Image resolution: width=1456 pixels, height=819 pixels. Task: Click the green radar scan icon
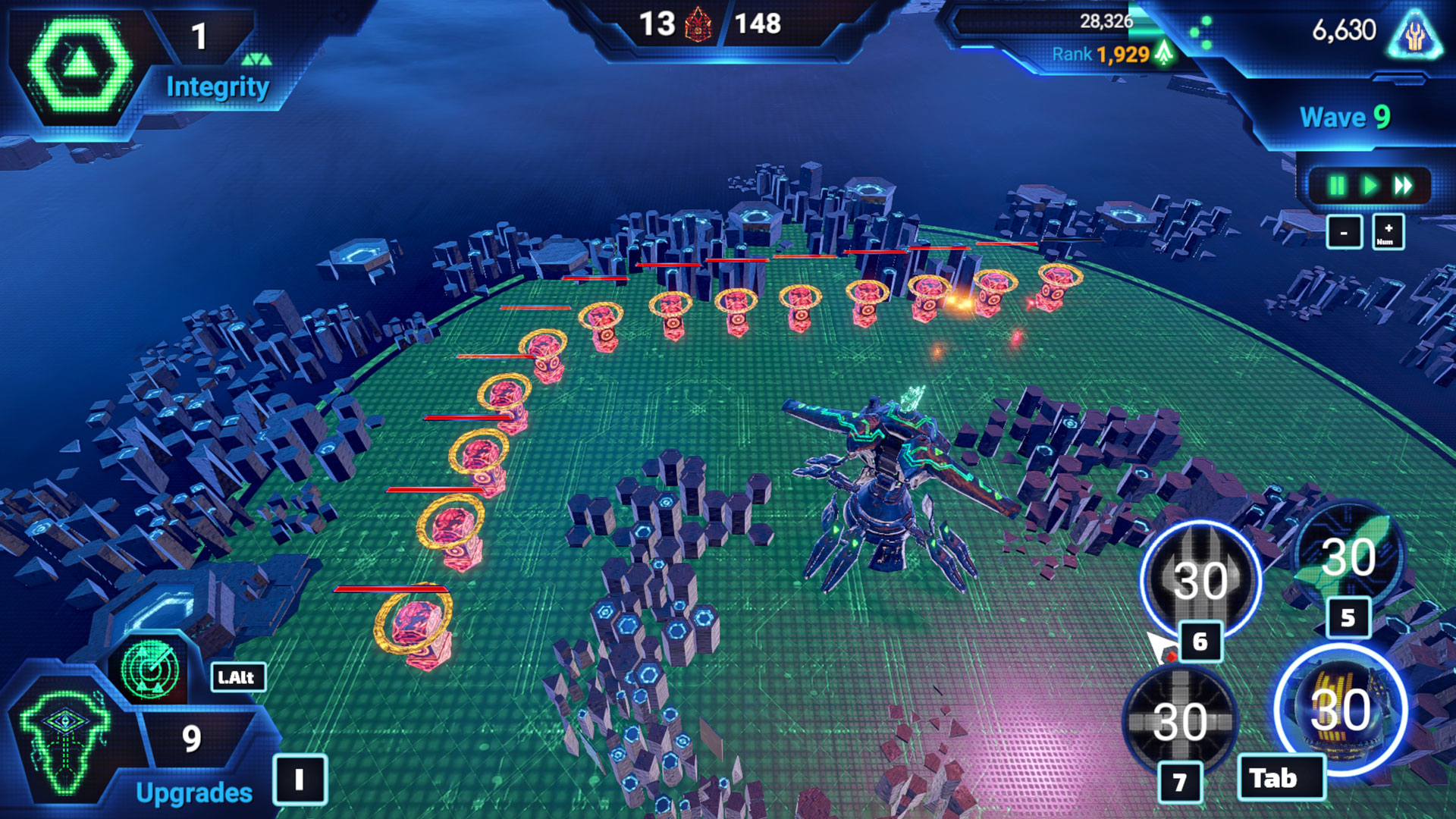(x=149, y=670)
